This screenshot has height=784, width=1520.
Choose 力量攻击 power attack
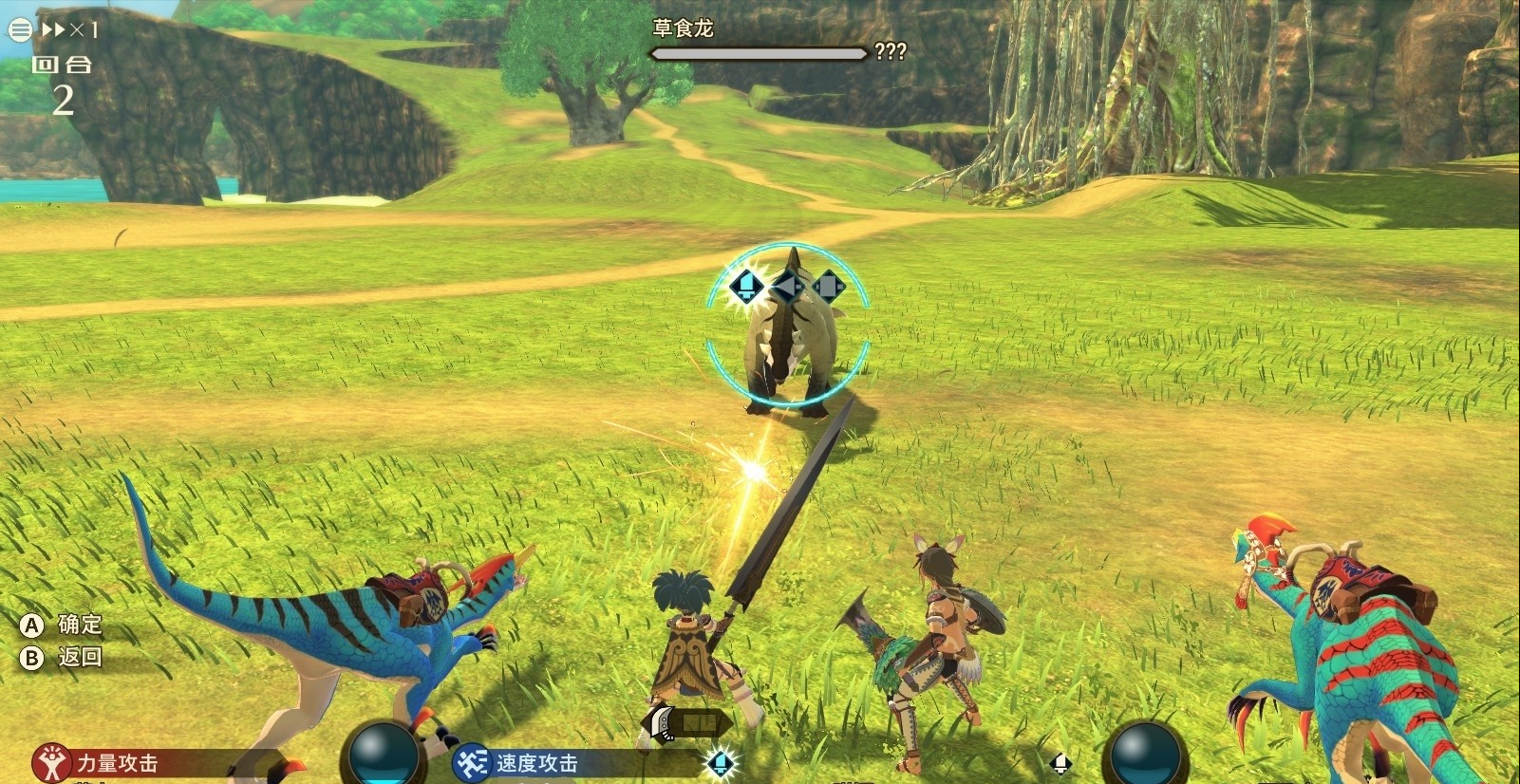[x=114, y=763]
